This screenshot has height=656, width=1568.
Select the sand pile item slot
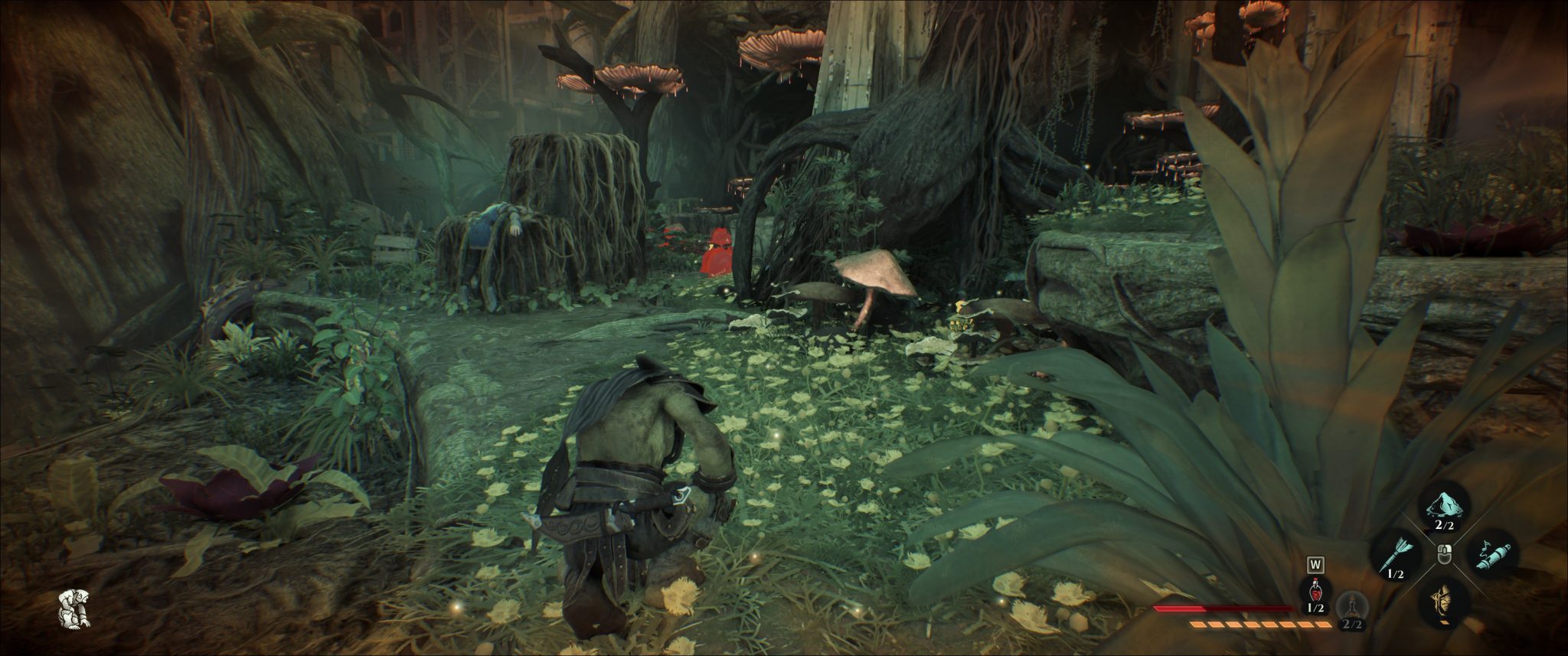click(x=1443, y=505)
